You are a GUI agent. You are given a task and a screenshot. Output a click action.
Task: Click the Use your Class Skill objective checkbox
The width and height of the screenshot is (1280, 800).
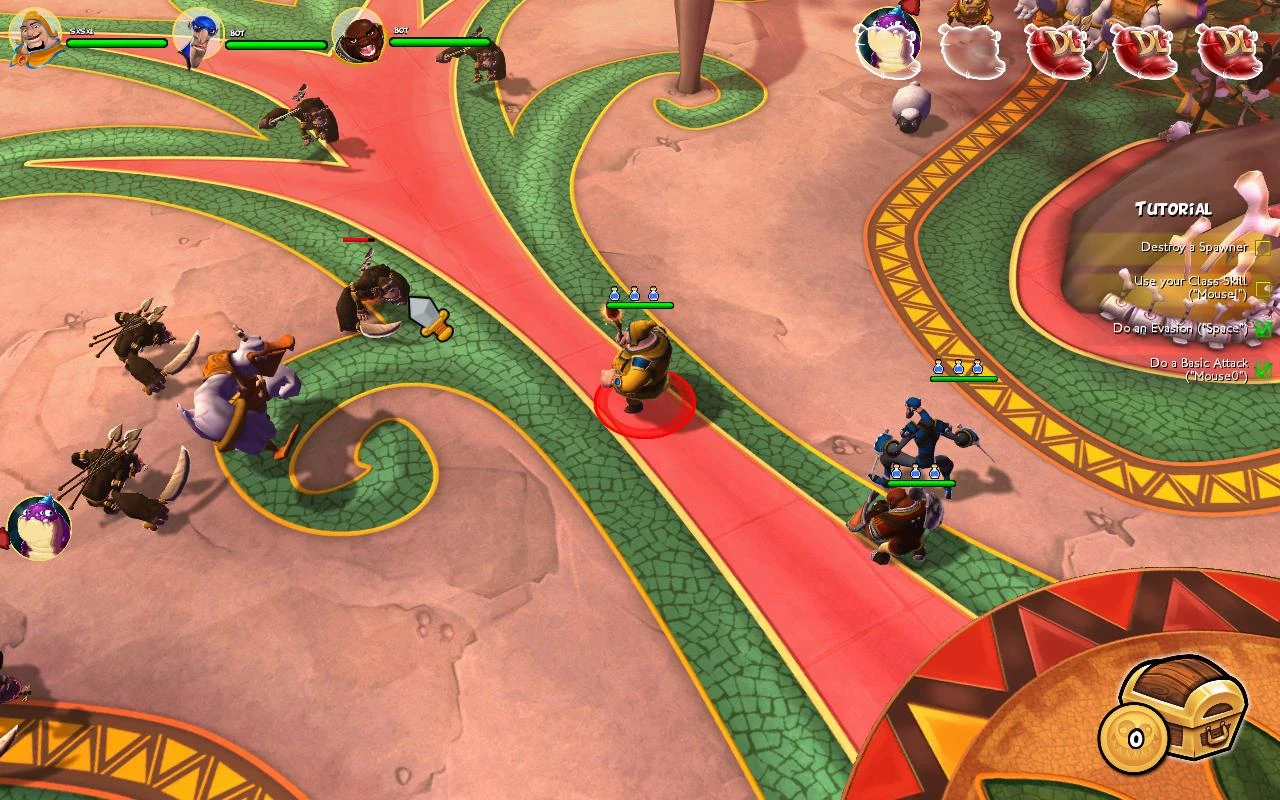tap(1263, 289)
